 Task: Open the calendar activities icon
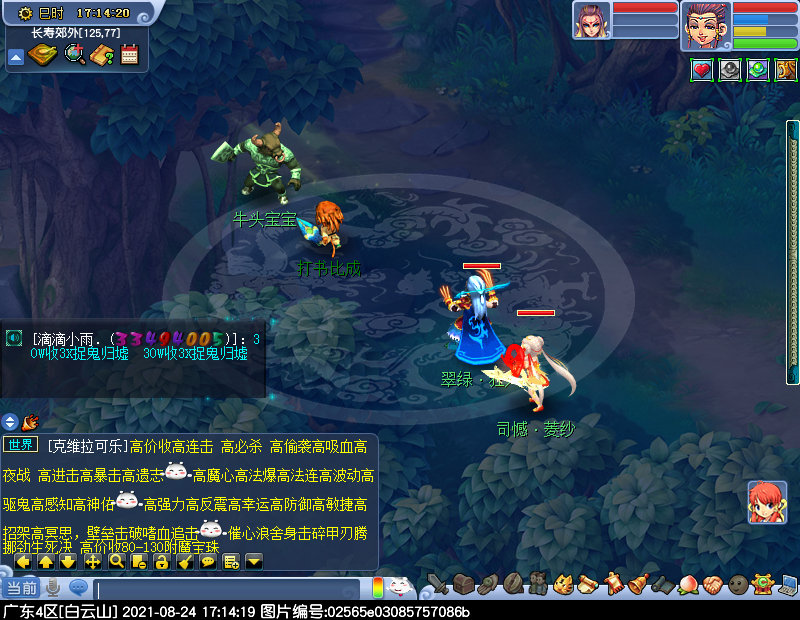pos(129,55)
